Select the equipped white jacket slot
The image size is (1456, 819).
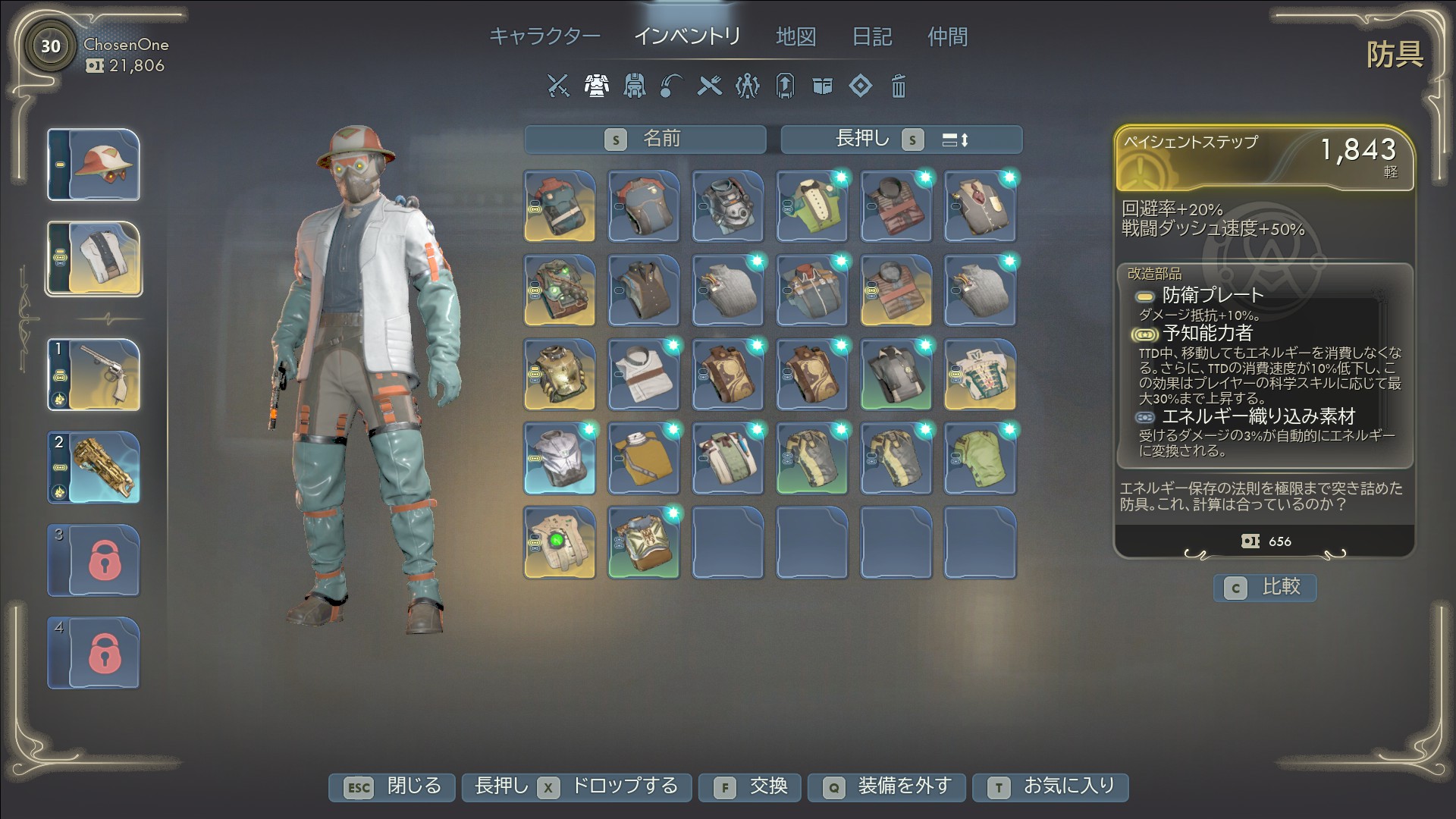coord(94,259)
